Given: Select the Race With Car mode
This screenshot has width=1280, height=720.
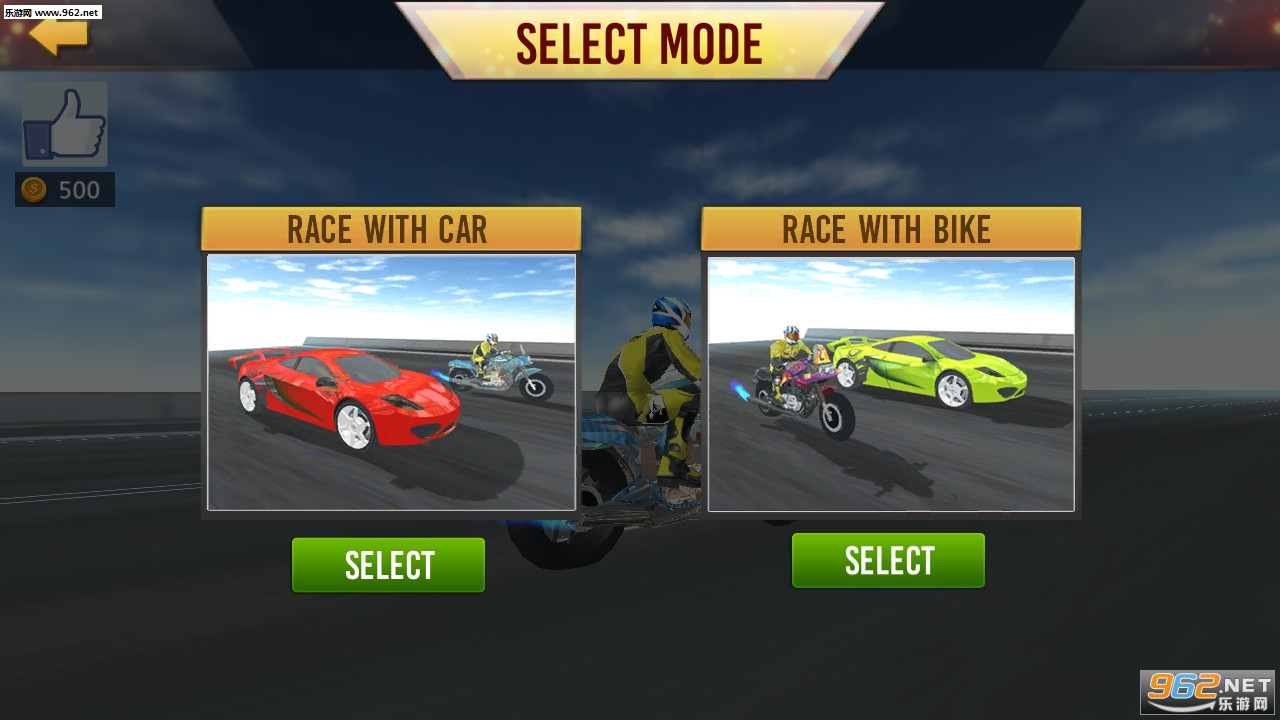Looking at the screenshot, I should pyautogui.click(x=388, y=565).
